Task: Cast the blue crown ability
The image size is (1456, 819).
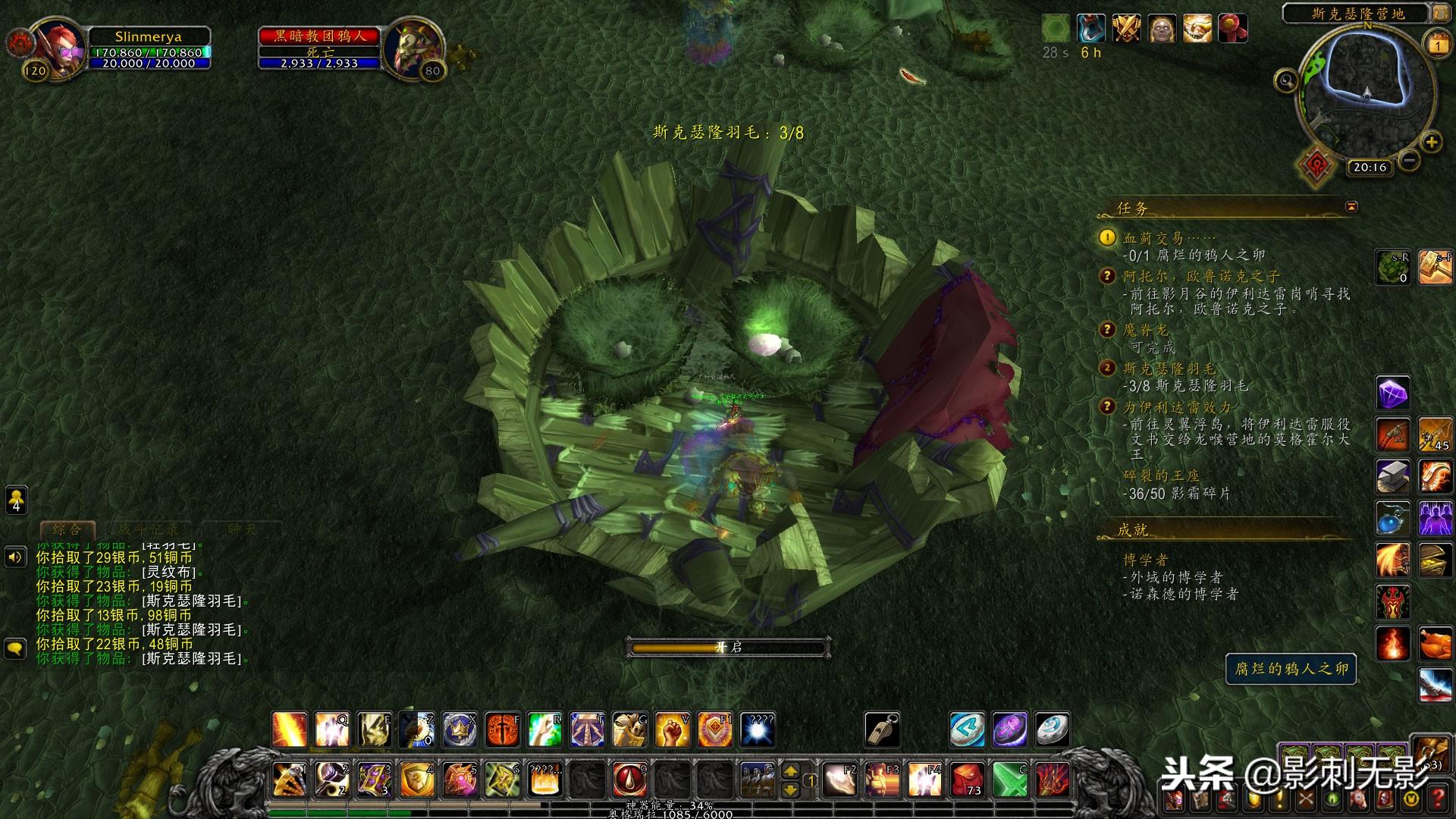Action: pyautogui.click(x=460, y=730)
